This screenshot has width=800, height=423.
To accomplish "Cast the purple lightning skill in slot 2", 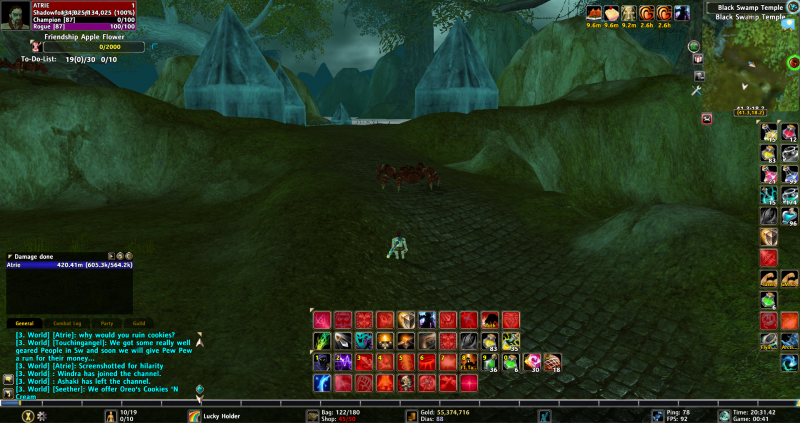I will [344, 362].
